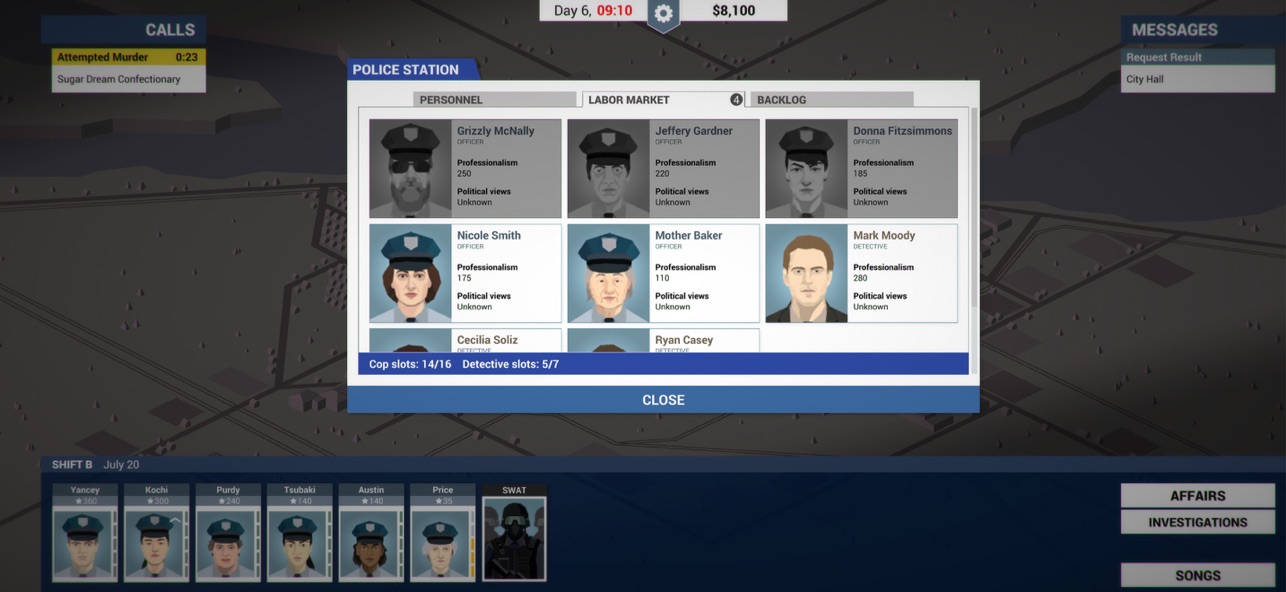The height and width of the screenshot is (592, 1286).
Task: Open the Affairs panel
Action: (x=1197, y=496)
